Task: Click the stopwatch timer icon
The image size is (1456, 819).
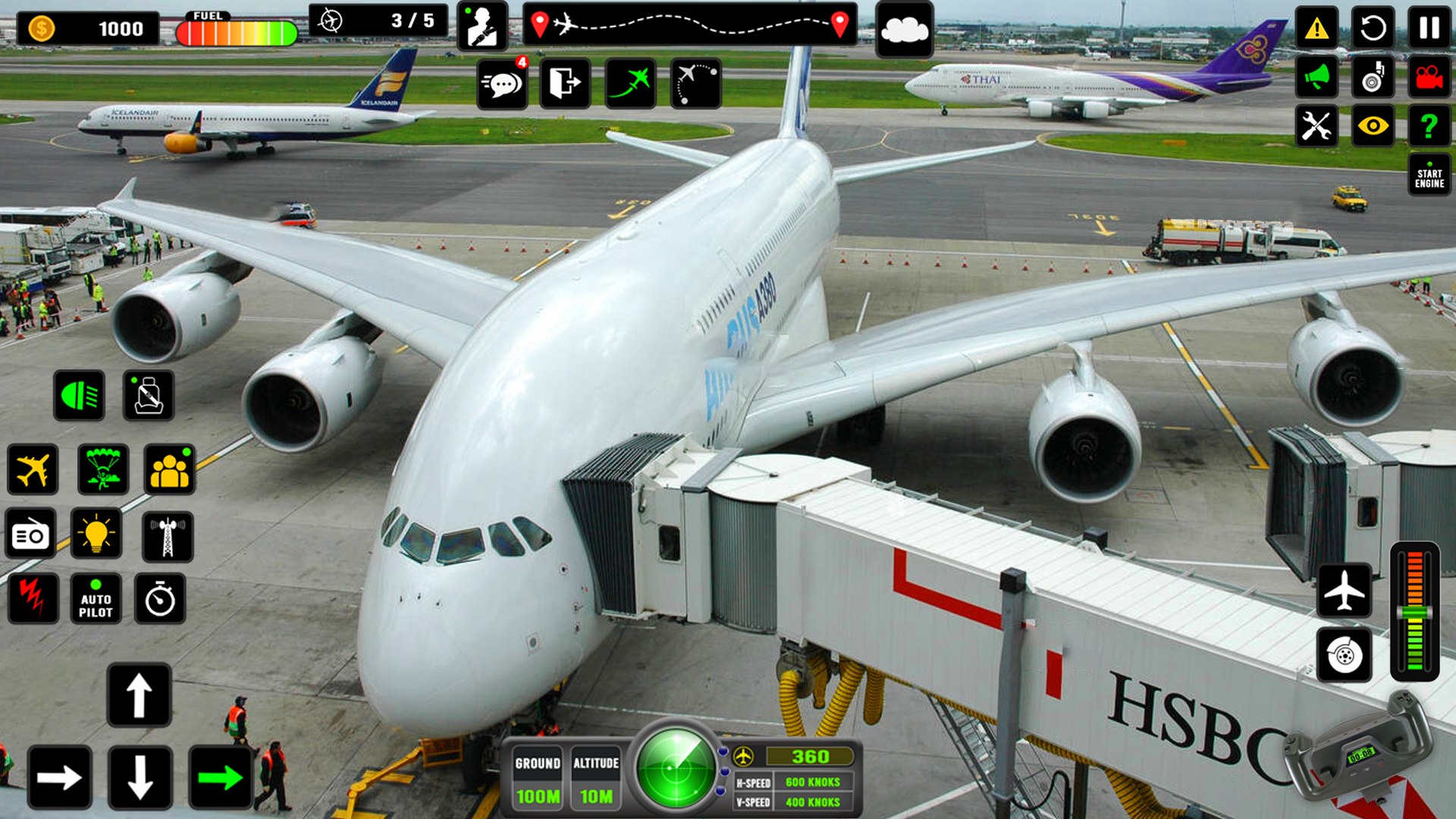Action: [x=160, y=600]
